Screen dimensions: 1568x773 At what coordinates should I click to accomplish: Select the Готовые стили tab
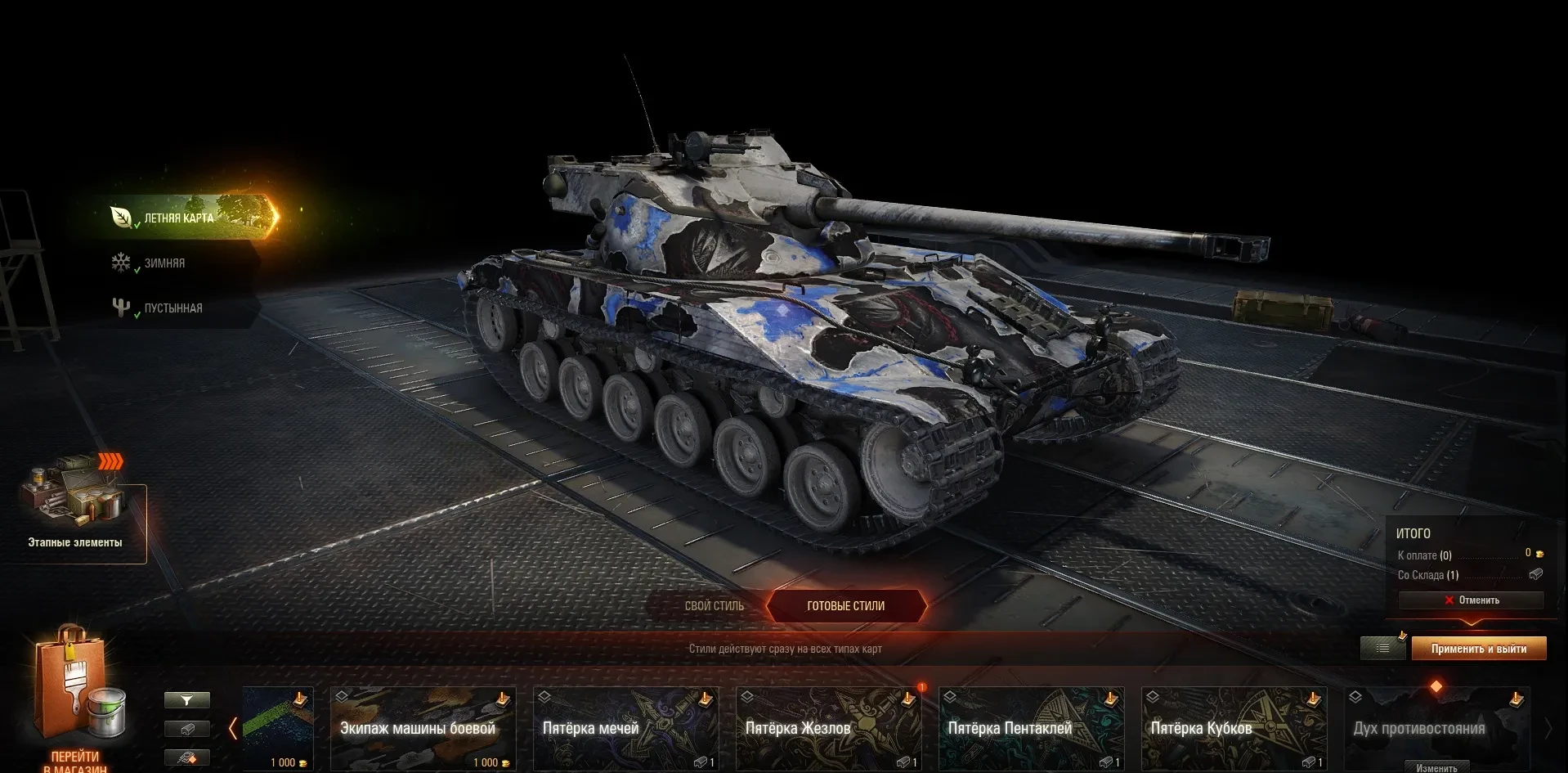pyautogui.click(x=846, y=606)
